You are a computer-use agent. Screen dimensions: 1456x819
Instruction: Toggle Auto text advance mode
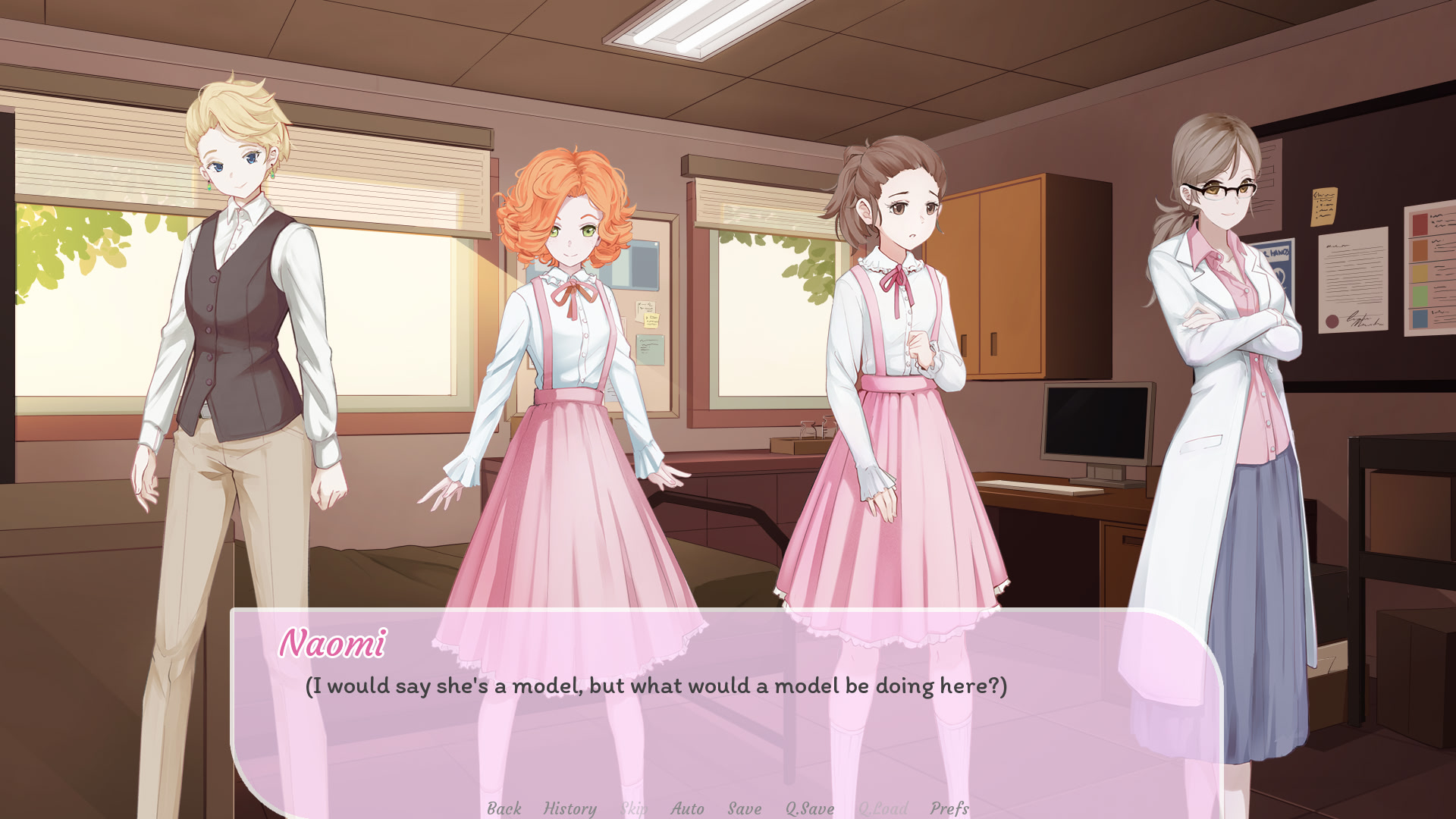click(686, 808)
